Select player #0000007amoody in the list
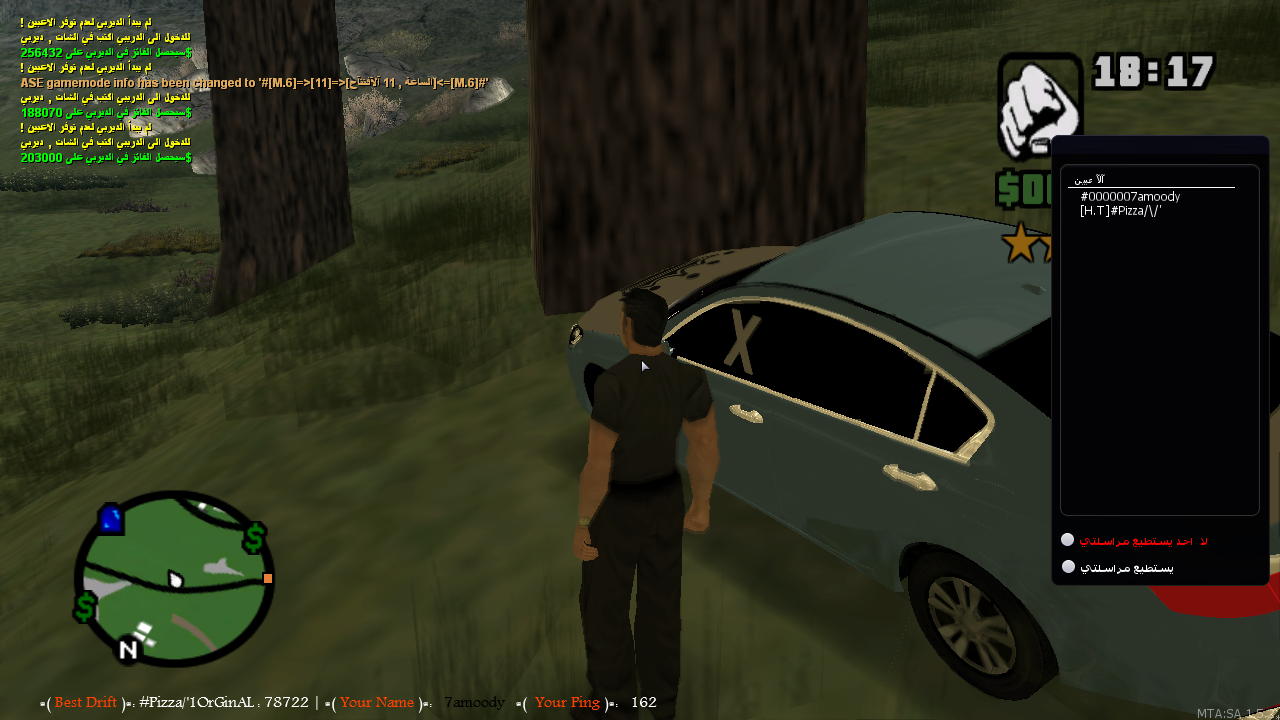Screen dimensions: 1280x720 point(1130,197)
